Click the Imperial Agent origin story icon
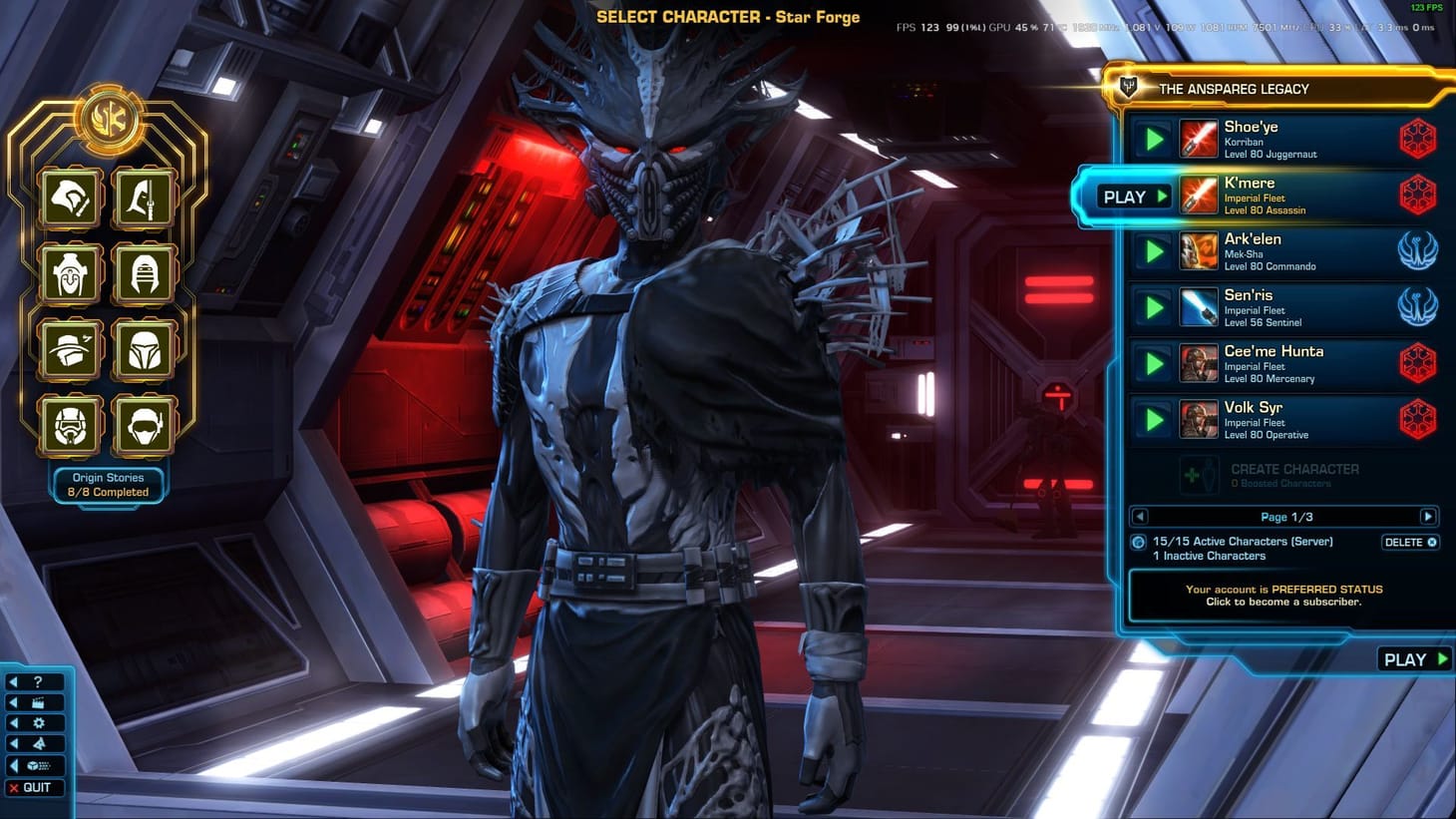1456x819 pixels. [143, 424]
